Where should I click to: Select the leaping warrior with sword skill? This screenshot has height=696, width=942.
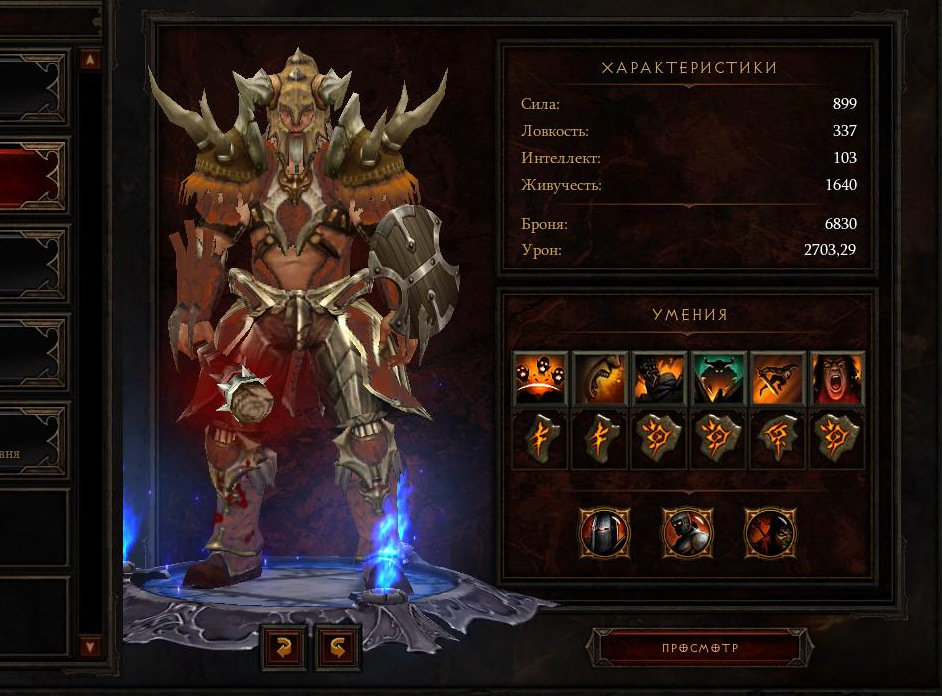click(x=777, y=378)
